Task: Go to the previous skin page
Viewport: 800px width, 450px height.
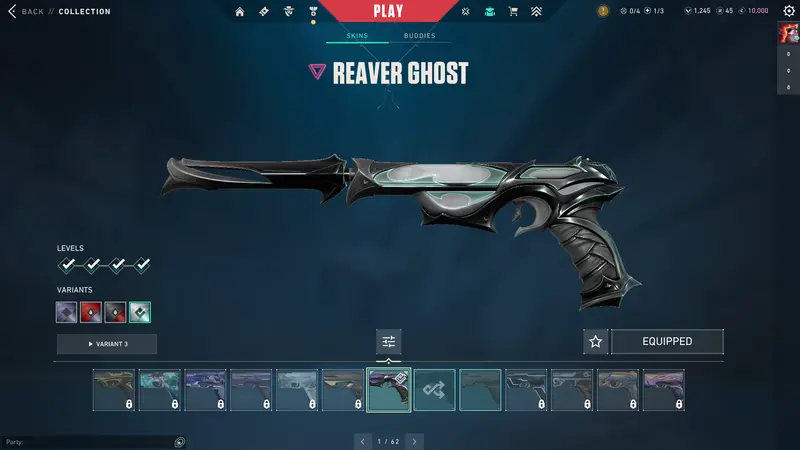Action: pos(364,441)
